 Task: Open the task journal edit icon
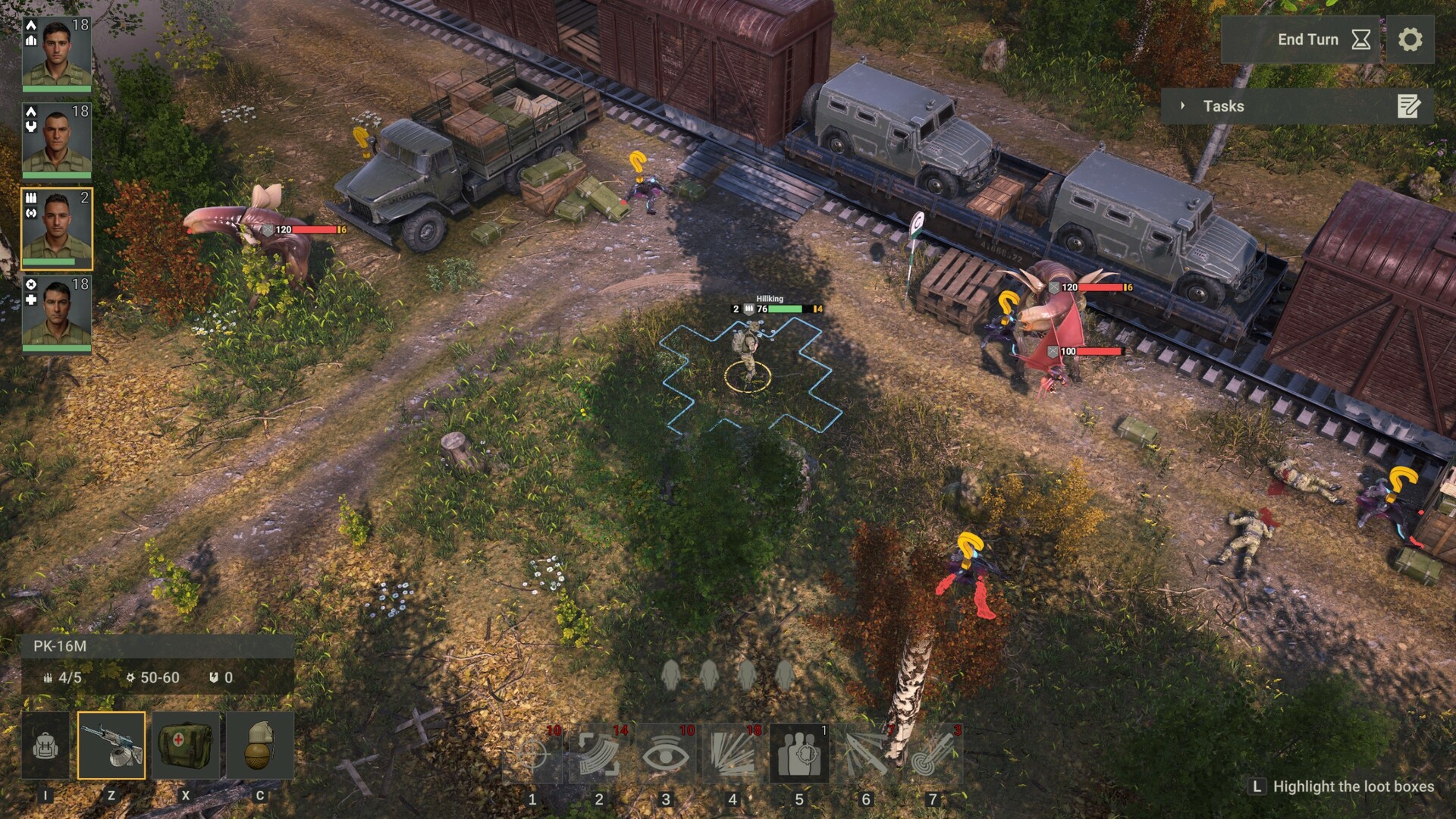click(1408, 107)
